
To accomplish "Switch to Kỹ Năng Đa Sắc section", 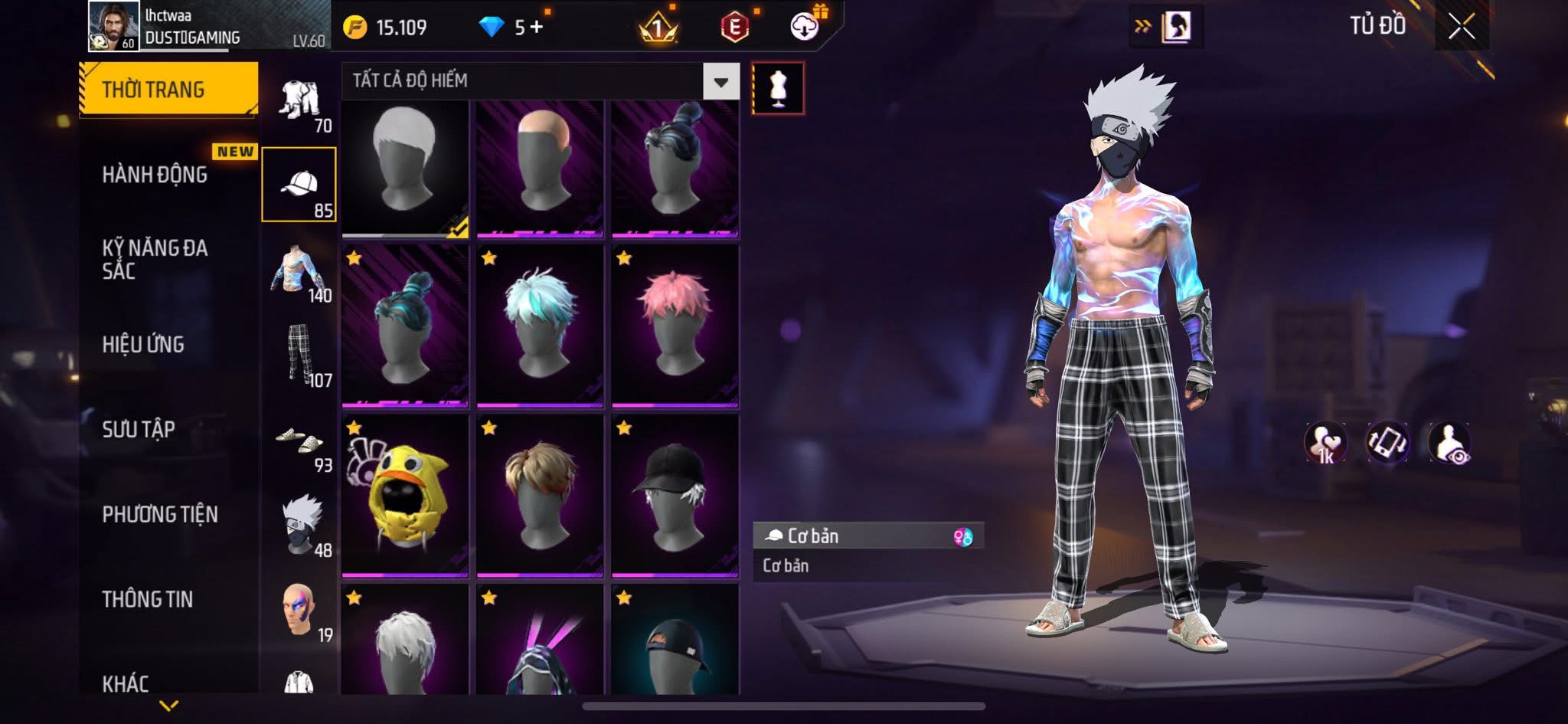I will click(x=155, y=259).
